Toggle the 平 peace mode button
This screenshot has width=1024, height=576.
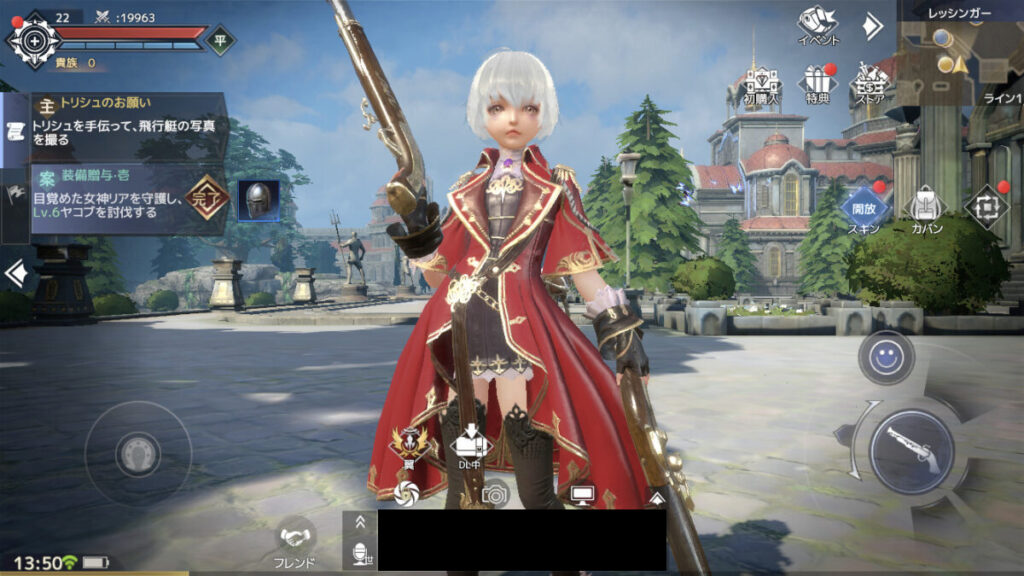coord(221,41)
